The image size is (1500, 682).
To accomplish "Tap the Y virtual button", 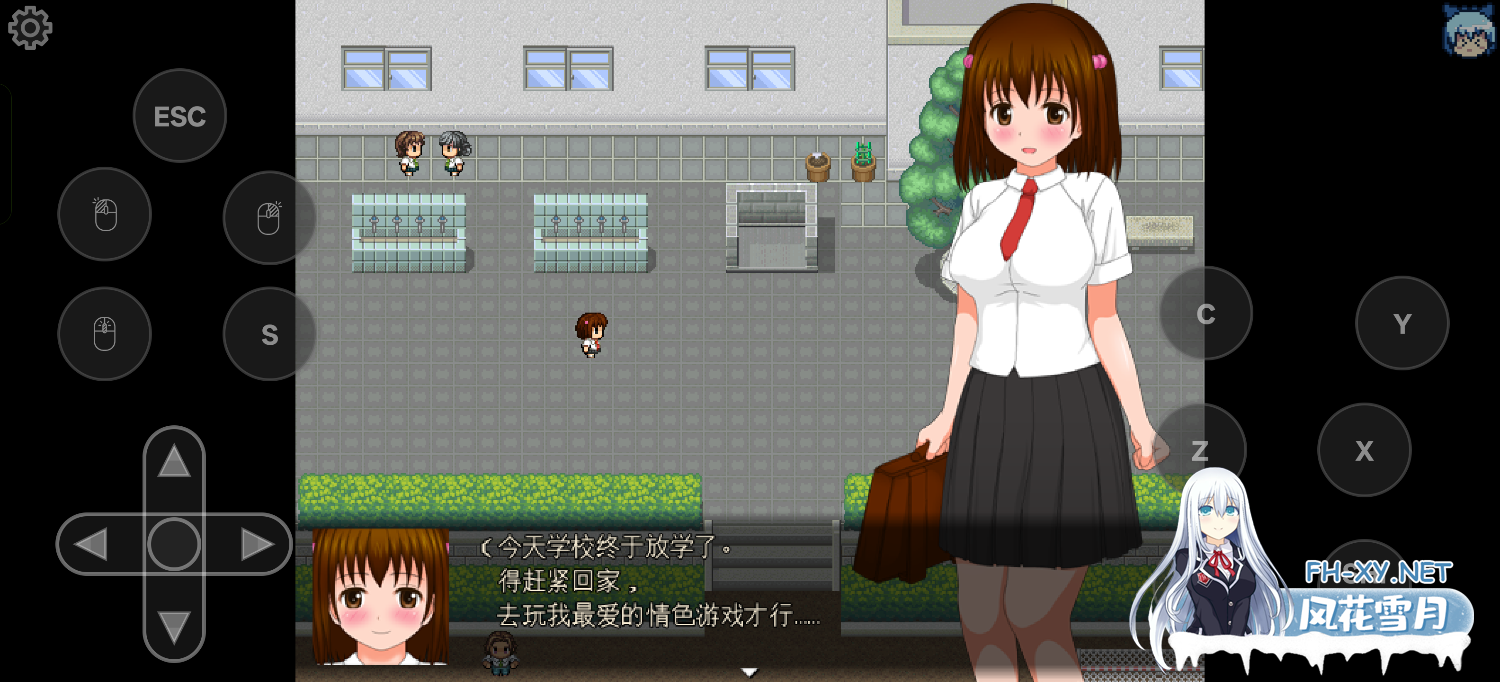I will point(1402,323).
